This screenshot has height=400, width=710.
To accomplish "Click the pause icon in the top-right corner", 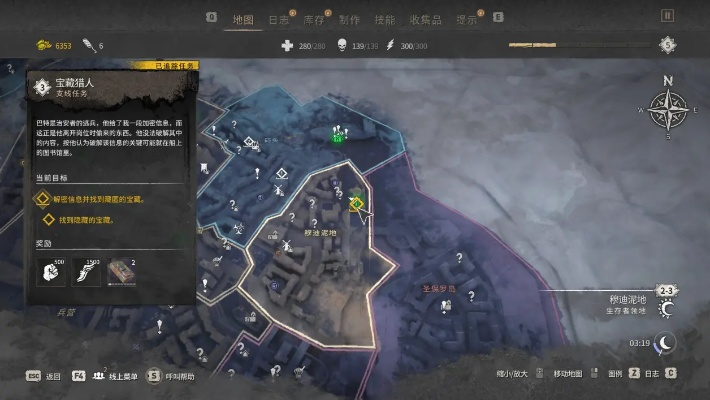I will pyautogui.click(x=667, y=16).
